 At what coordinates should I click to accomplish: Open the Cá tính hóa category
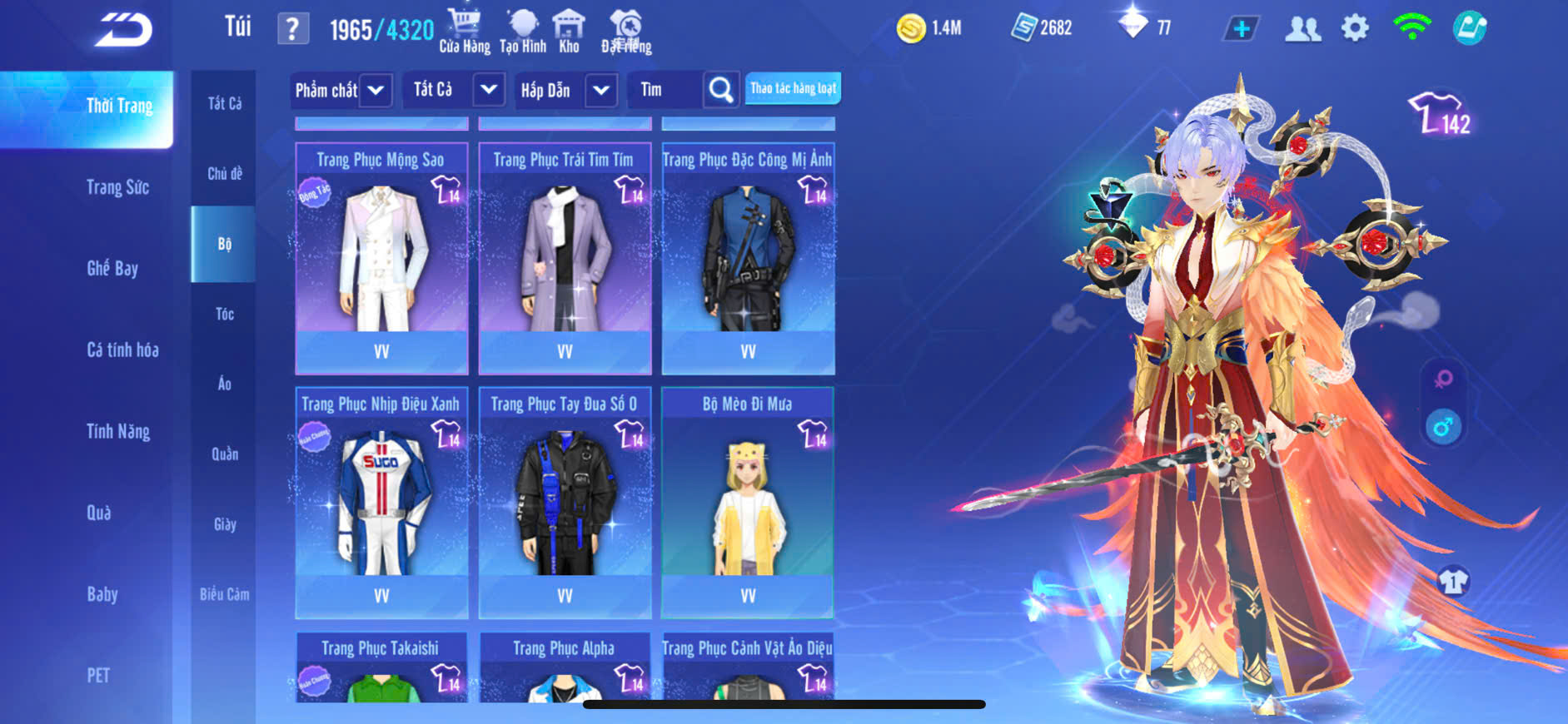coord(122,350)
